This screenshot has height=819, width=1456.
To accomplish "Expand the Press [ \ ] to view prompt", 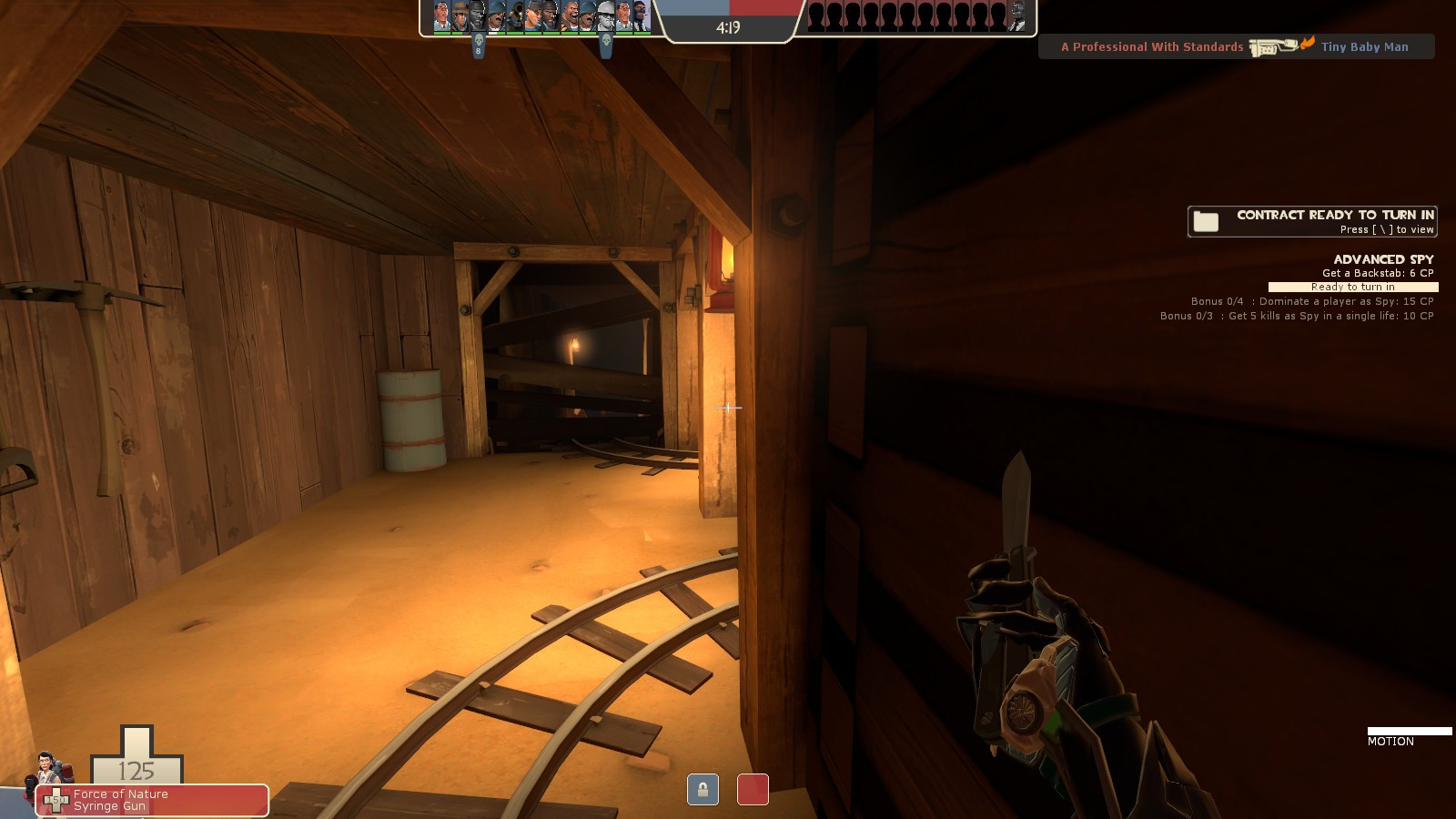I will [x=1386, y=229].
